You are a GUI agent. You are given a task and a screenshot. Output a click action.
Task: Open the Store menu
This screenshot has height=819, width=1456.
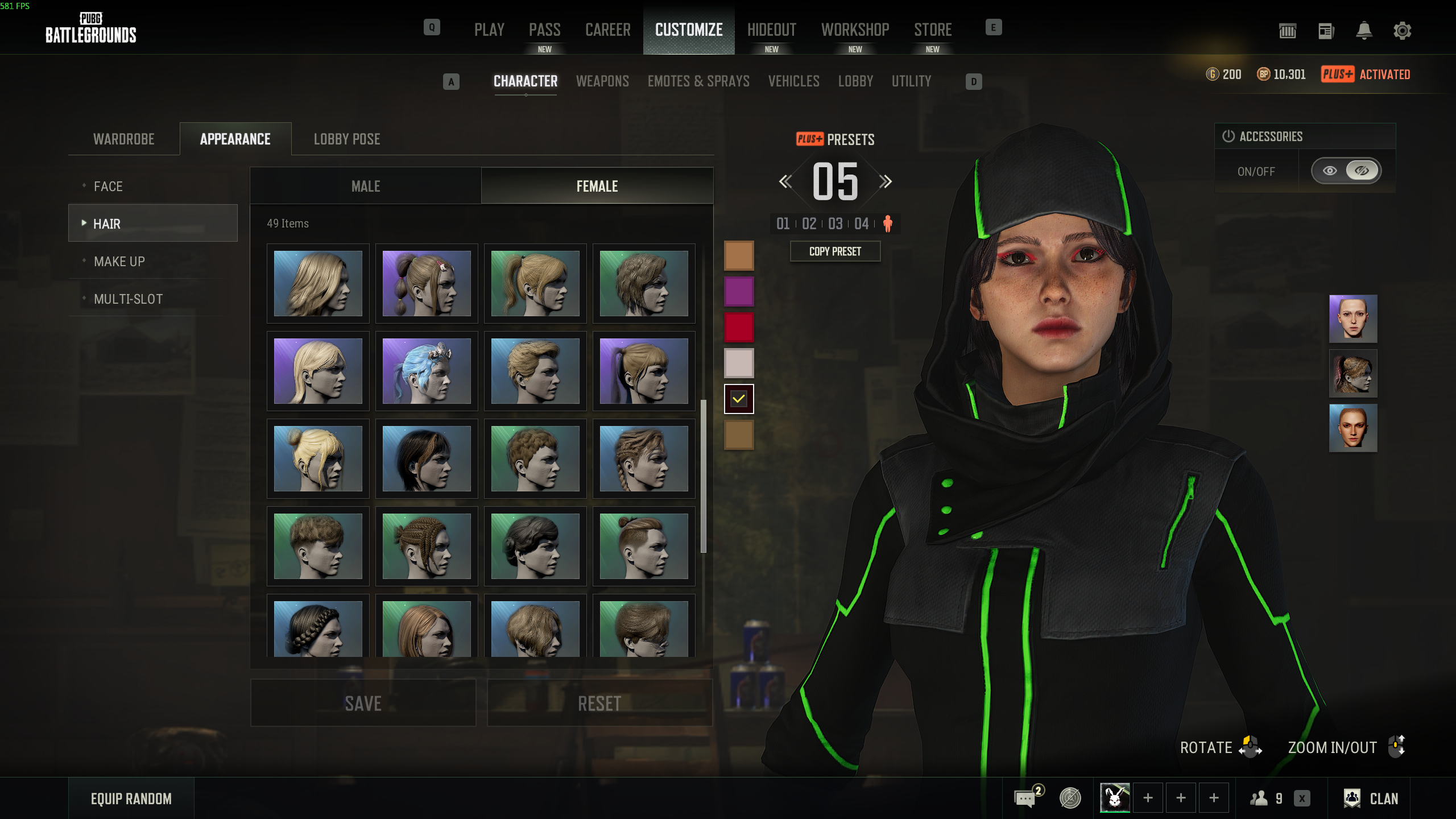pos(933,30)
